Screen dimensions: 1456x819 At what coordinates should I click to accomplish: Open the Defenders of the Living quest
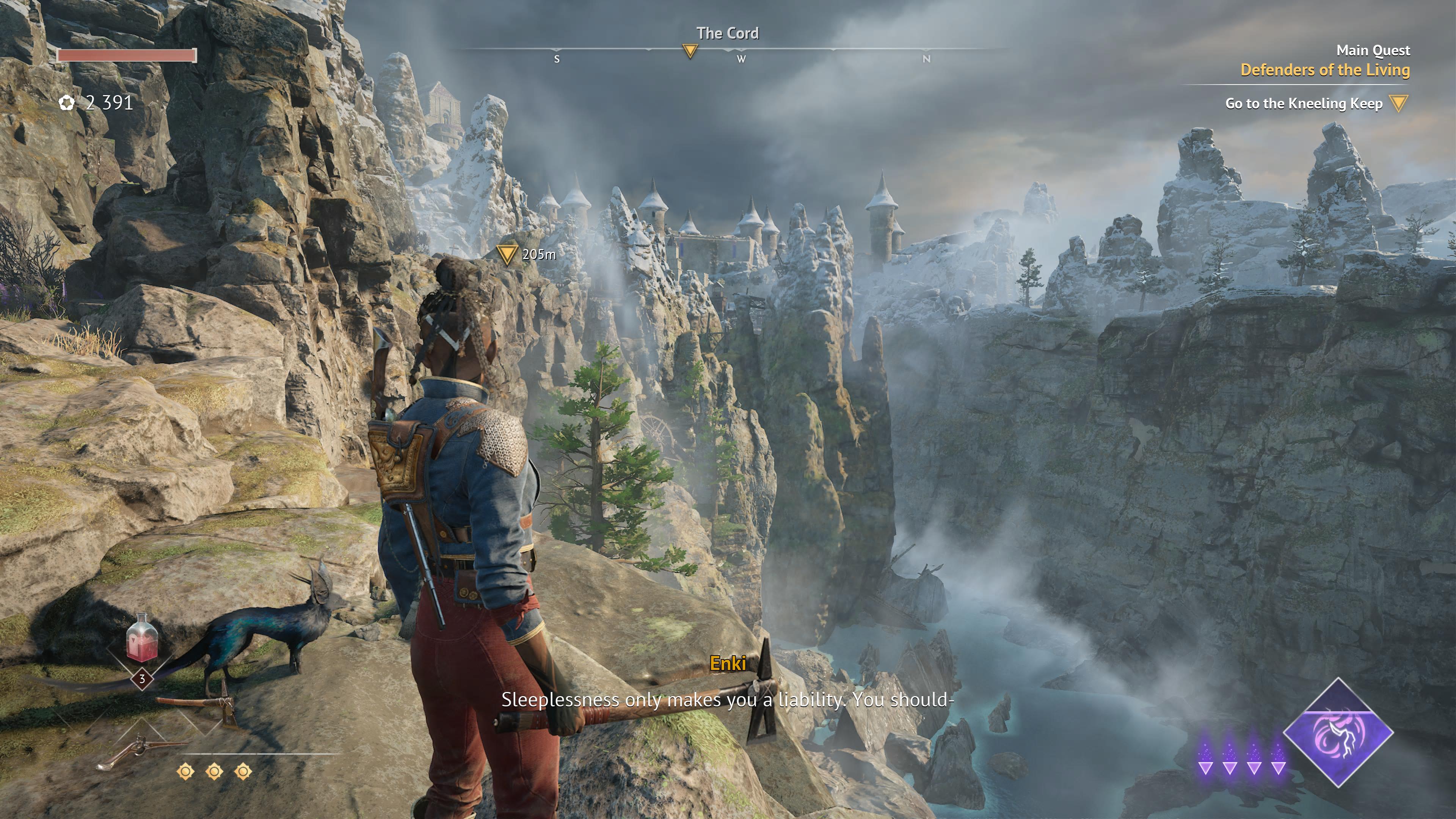pyautogui.click(x=1324, y=70)
